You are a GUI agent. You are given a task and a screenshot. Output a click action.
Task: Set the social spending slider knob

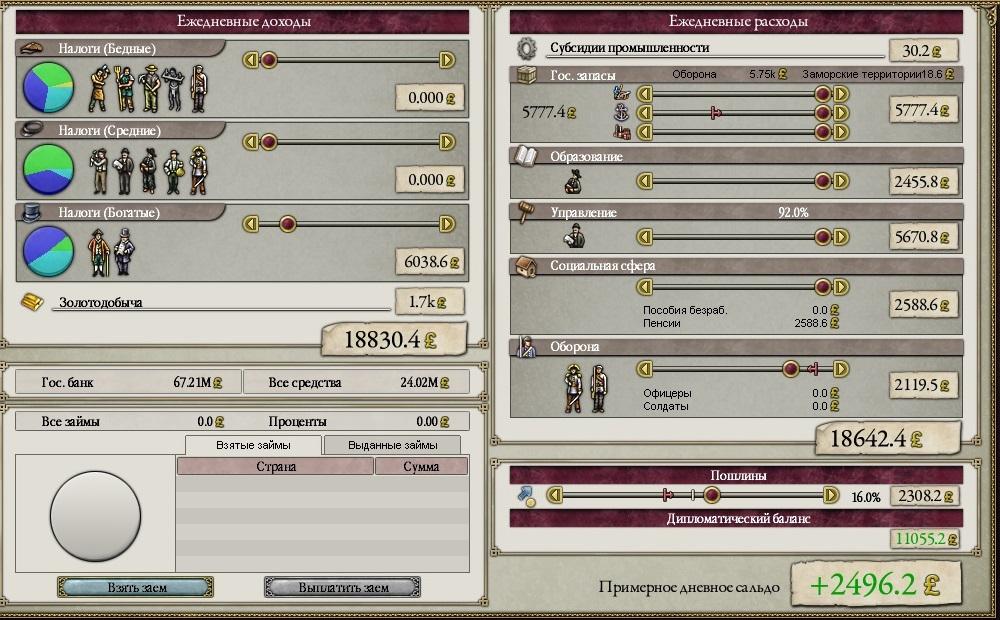pos(823,287)
